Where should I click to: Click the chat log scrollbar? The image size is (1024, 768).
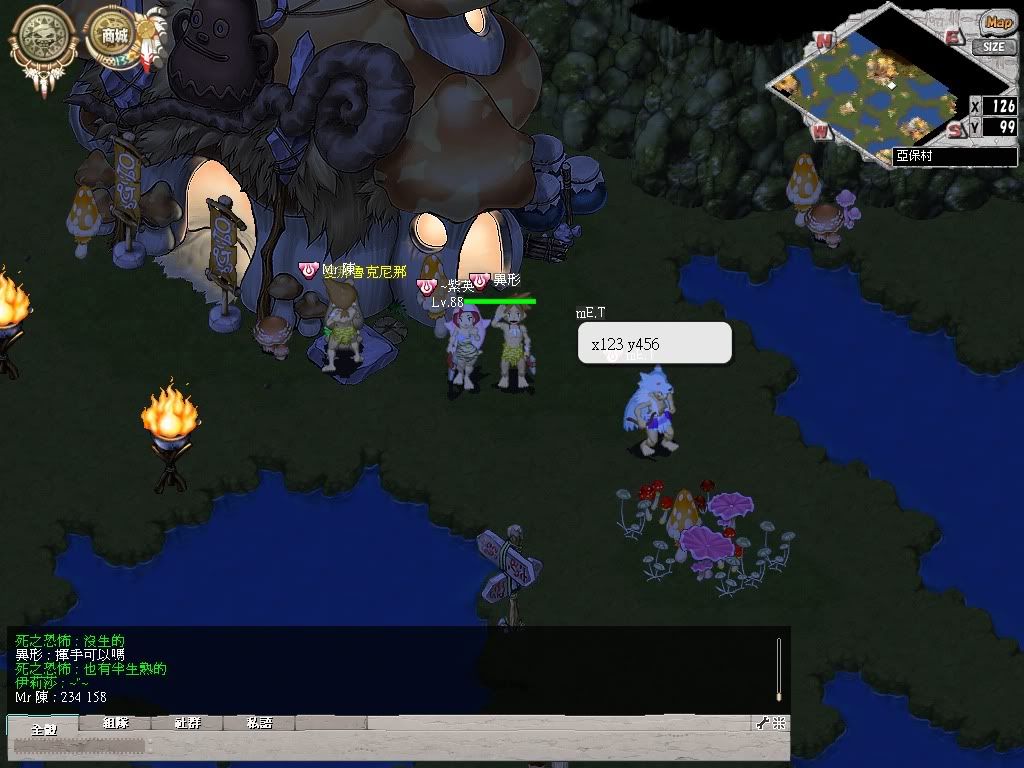779,668
